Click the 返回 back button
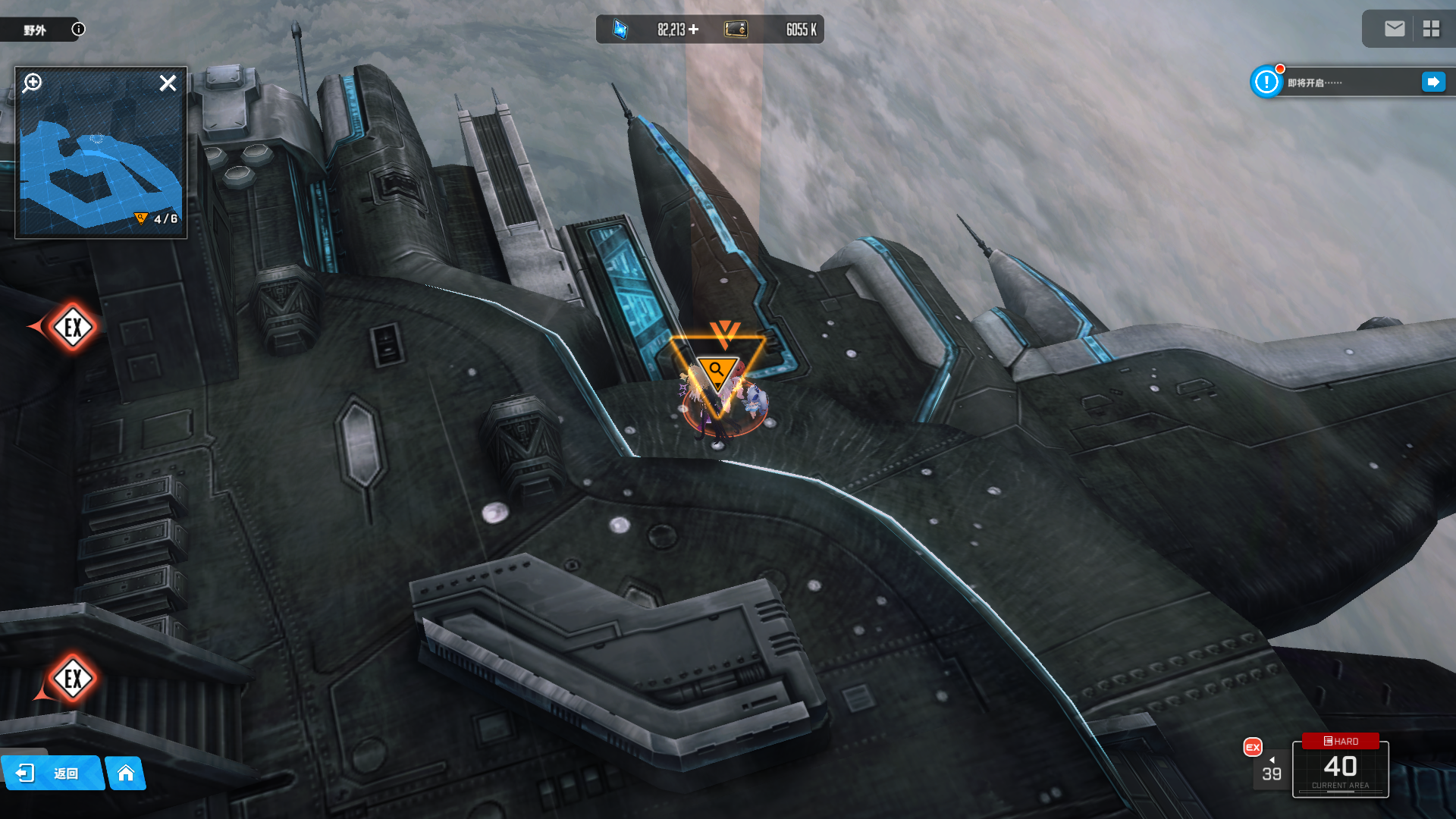 [x=52, y=773]
